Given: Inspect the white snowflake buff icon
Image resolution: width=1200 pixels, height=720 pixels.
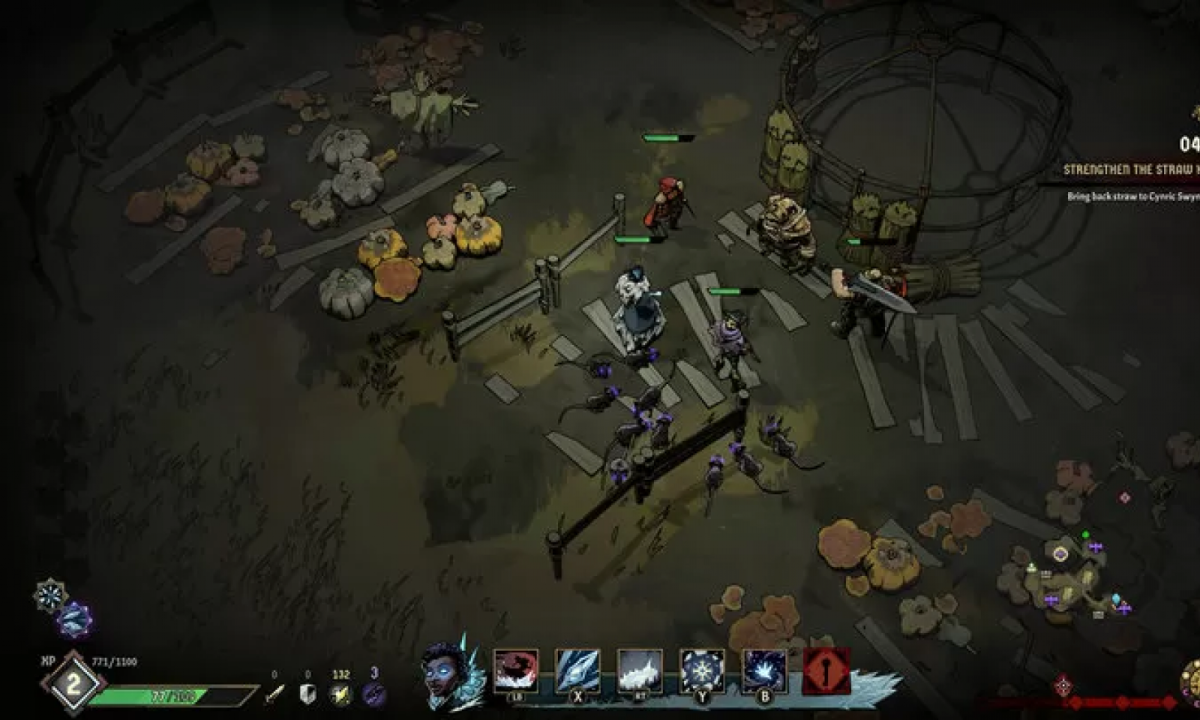Looking at the screenshot, I should tap(49, 595).
